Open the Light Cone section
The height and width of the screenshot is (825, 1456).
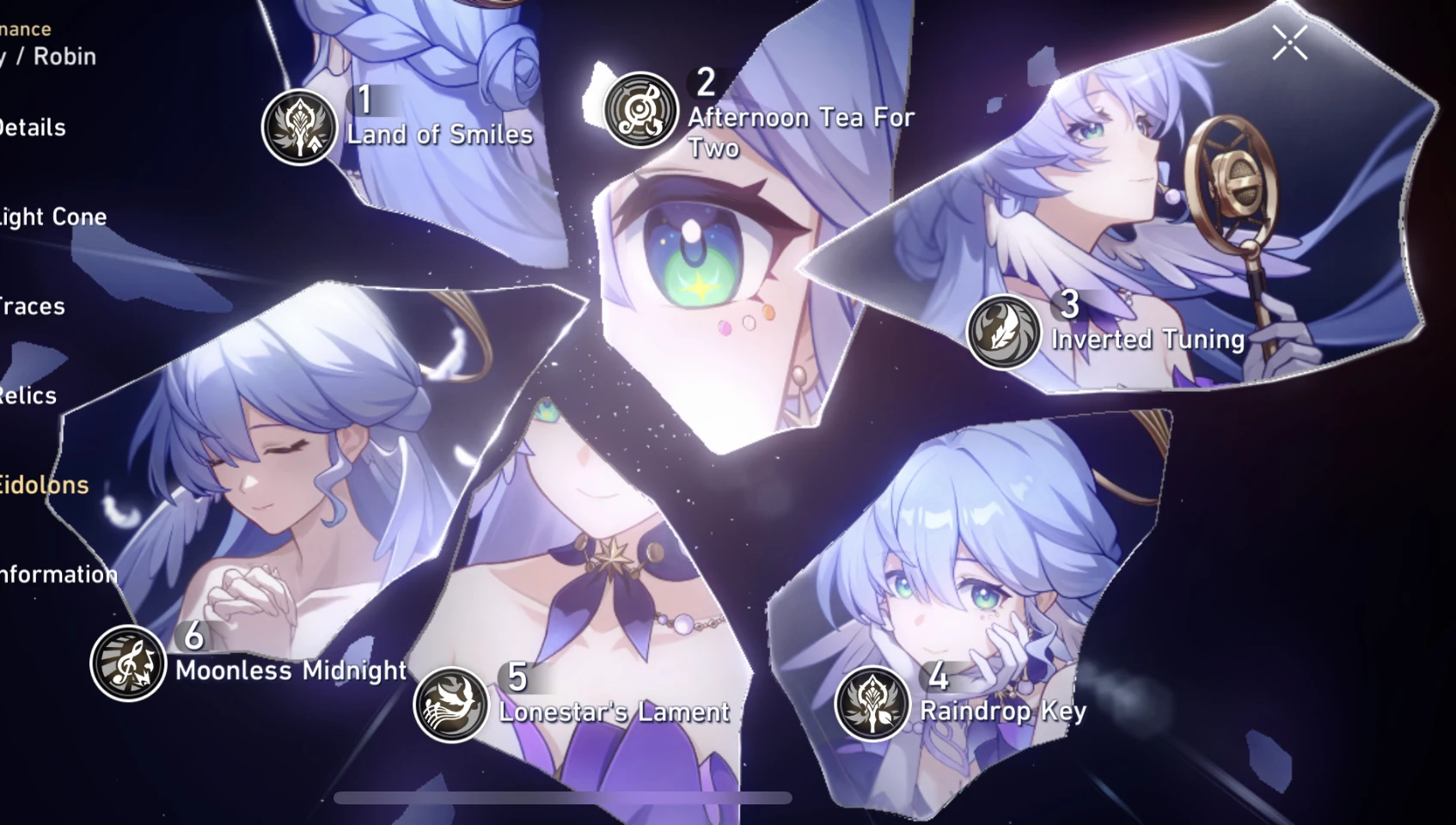tap(53, 217)
